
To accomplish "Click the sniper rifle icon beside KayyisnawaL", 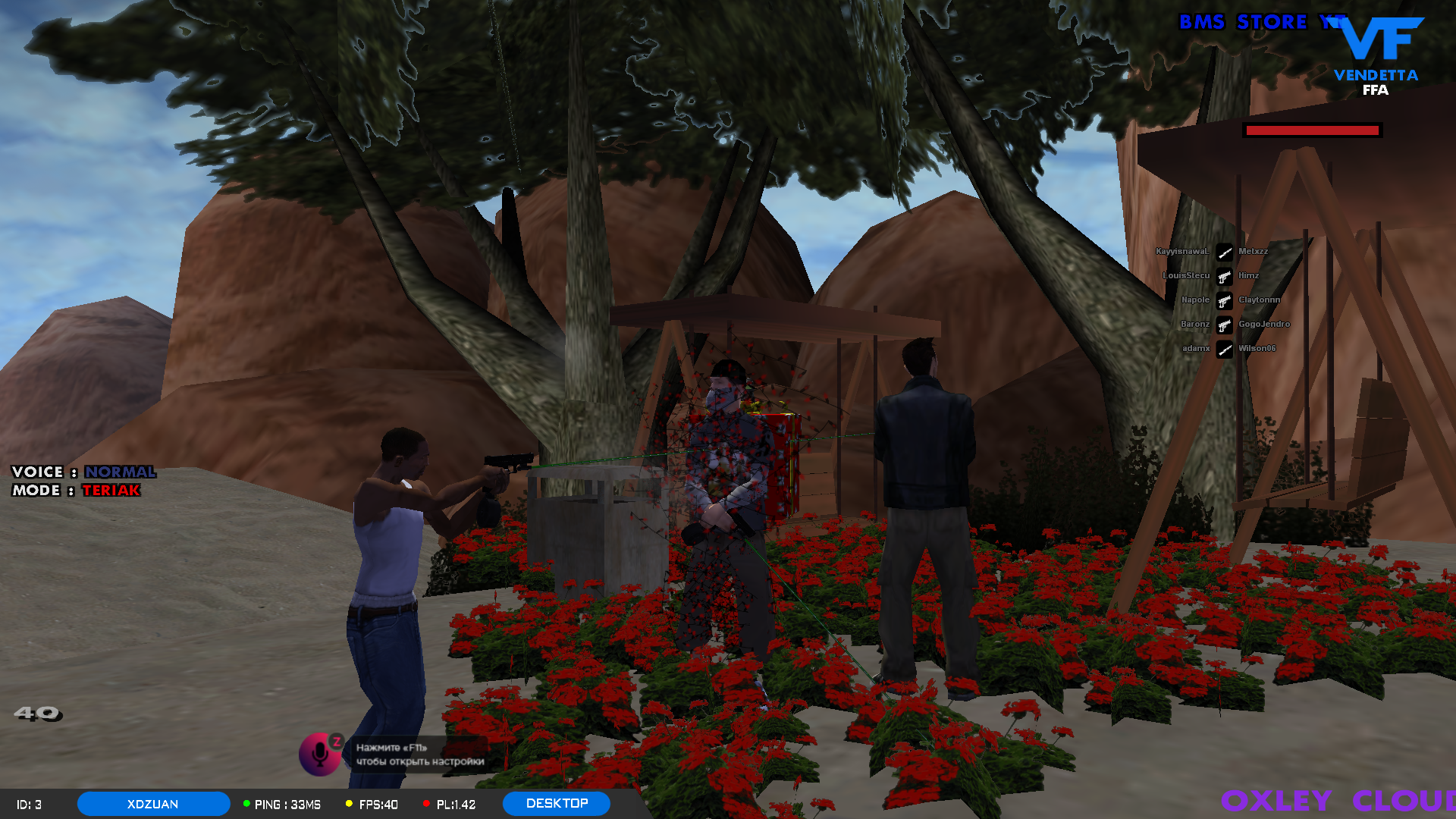I will [x=1224, y=251].
